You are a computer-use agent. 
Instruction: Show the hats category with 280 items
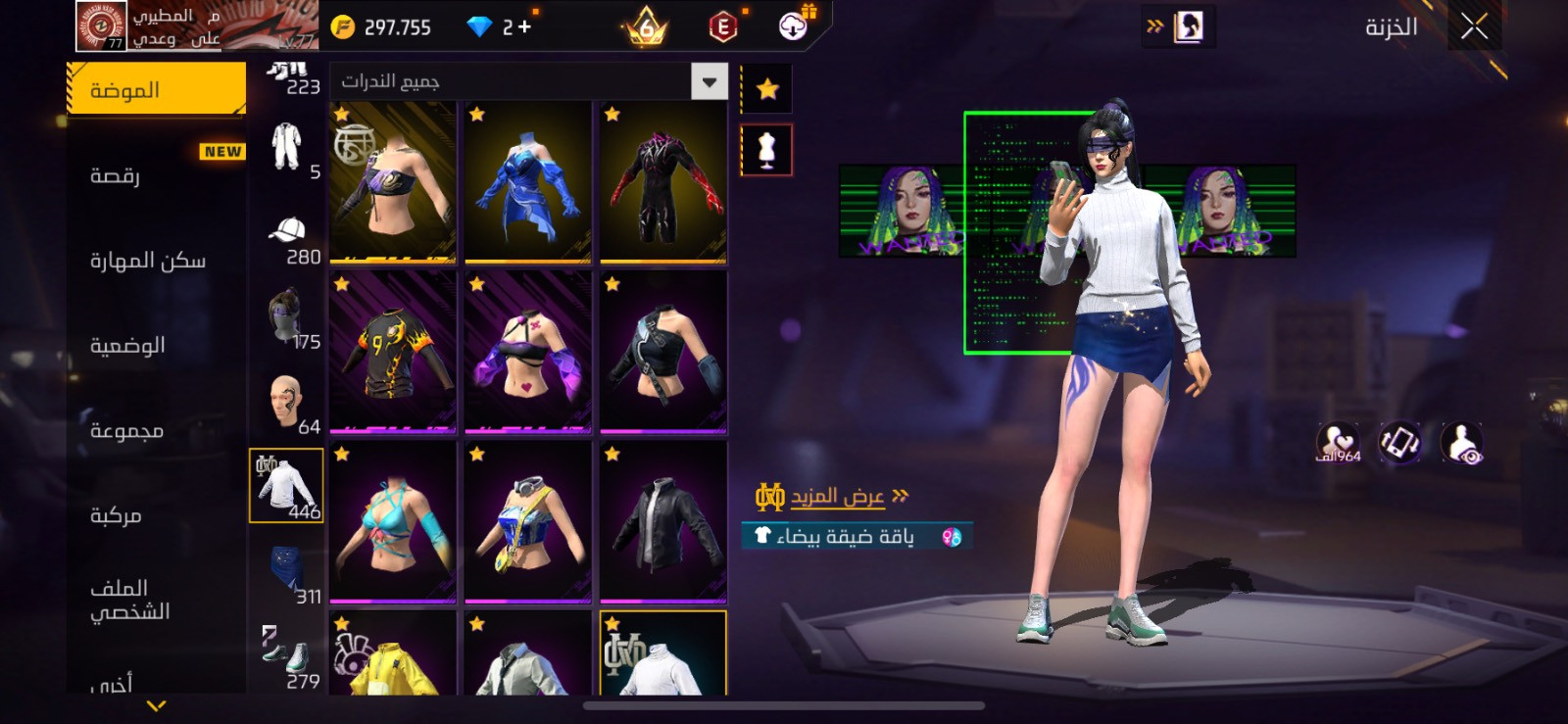click(x=287, y=239)
